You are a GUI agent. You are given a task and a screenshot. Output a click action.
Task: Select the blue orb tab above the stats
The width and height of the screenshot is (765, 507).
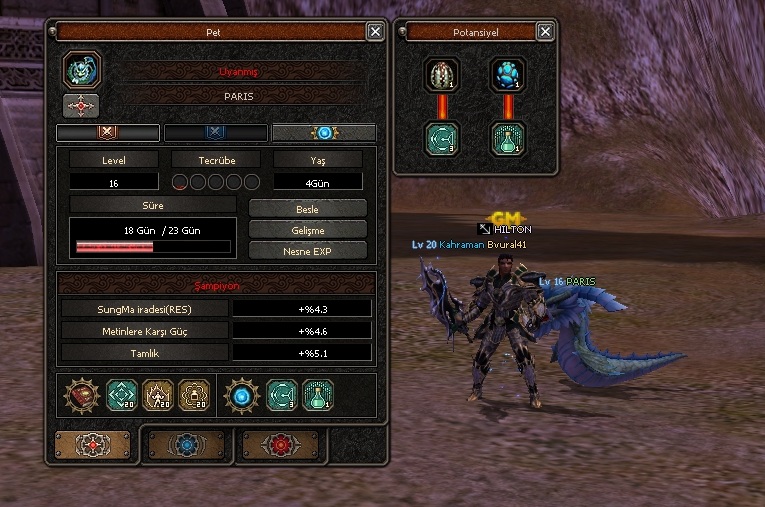pyautogui.click(x=324, y=133)
